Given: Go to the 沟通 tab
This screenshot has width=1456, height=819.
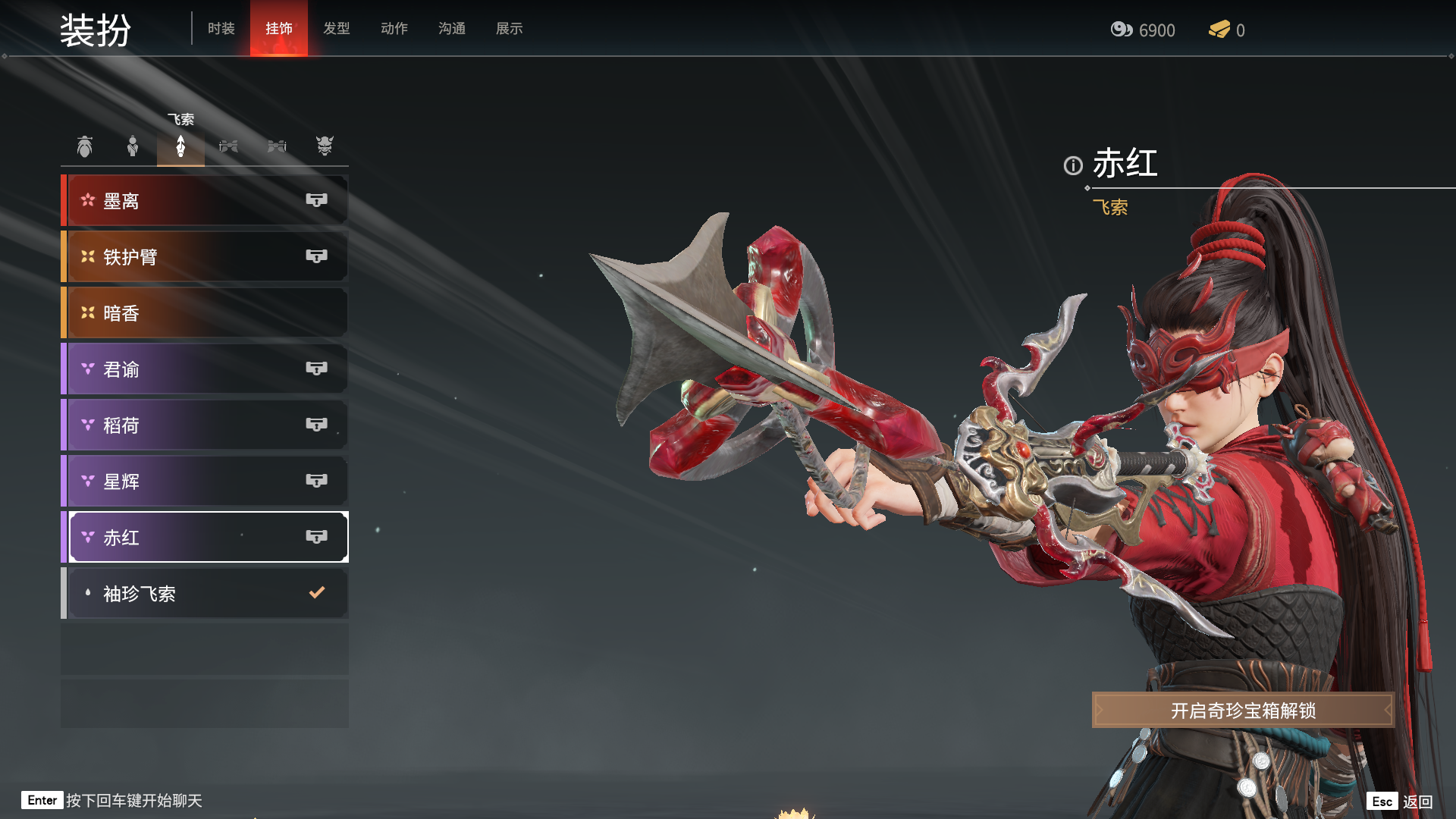Looking at the screenshot, I should coord(452,29).
